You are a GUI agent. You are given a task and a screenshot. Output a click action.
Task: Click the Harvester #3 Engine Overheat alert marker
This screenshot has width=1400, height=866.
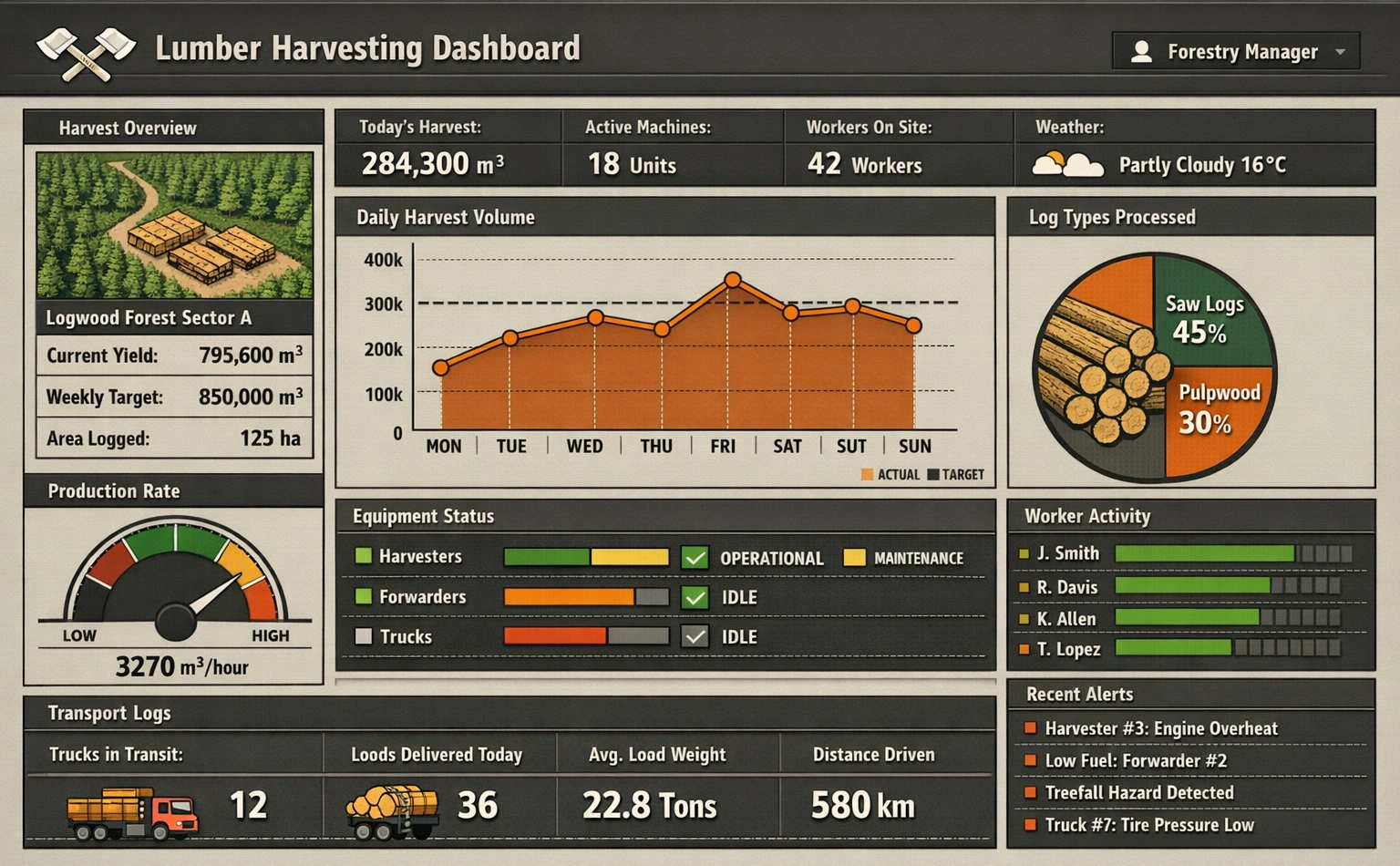1031,728
